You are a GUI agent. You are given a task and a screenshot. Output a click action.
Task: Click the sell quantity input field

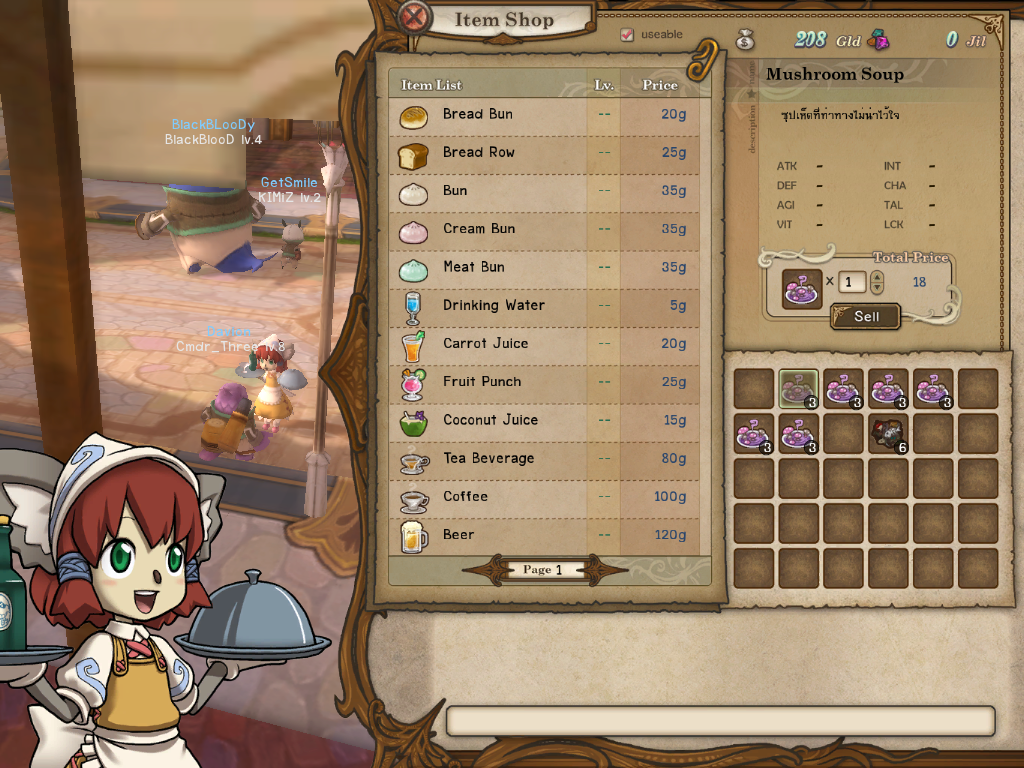(x=852, y=282)
